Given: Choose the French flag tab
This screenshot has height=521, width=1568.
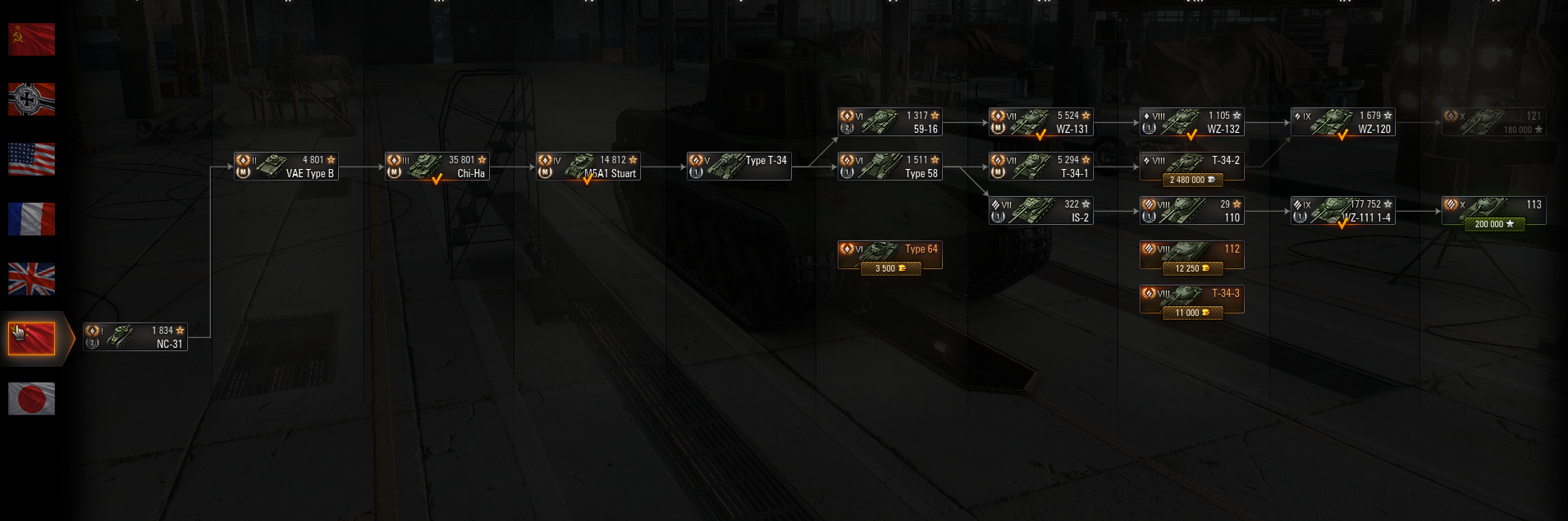Looking at the screenshot, I should point(31,219).
